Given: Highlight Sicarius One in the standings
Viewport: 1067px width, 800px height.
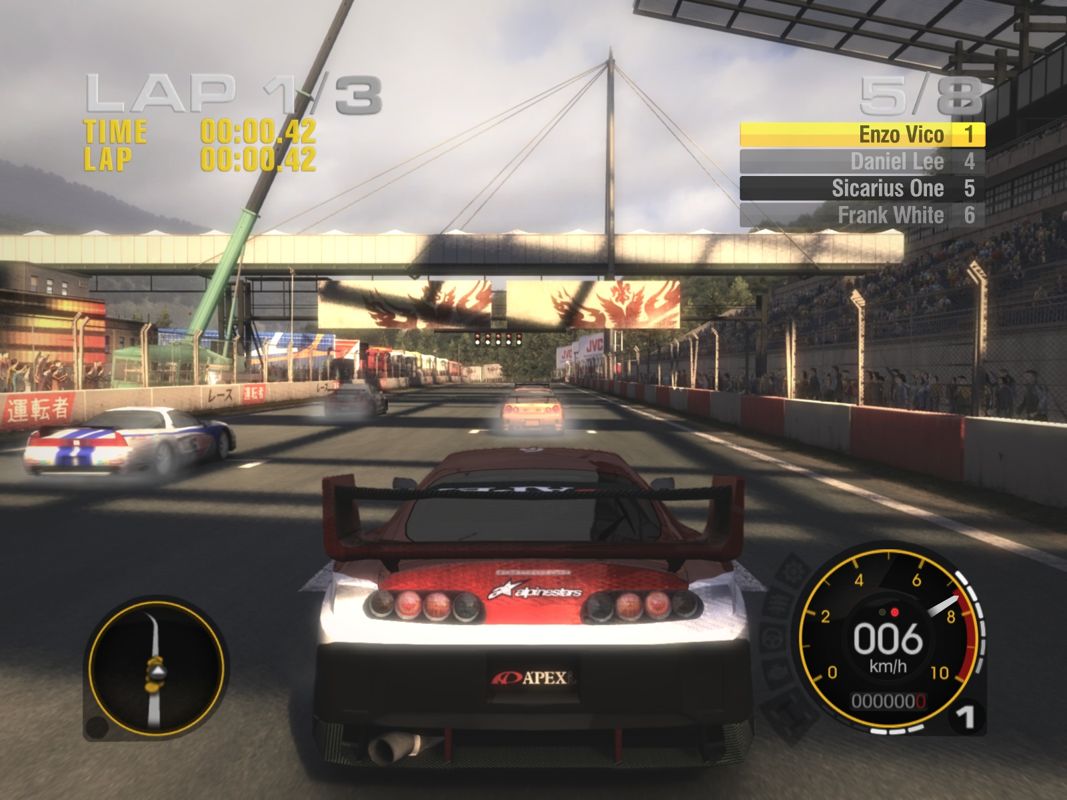Looking at the screenshot, I should pos(862,188).
